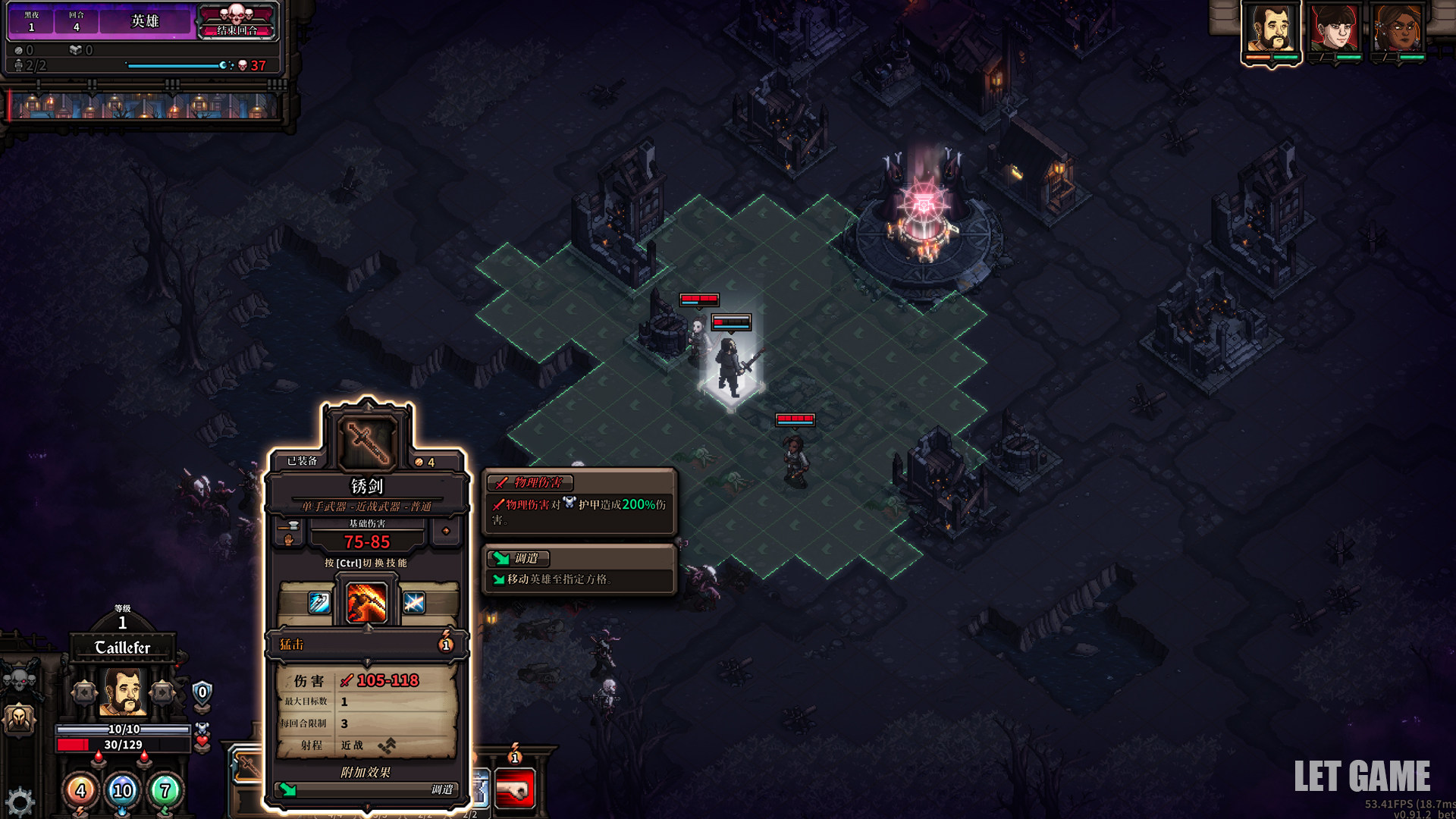Click the orange action points orb
The image size is (1456, 819).
click(80, 791)
